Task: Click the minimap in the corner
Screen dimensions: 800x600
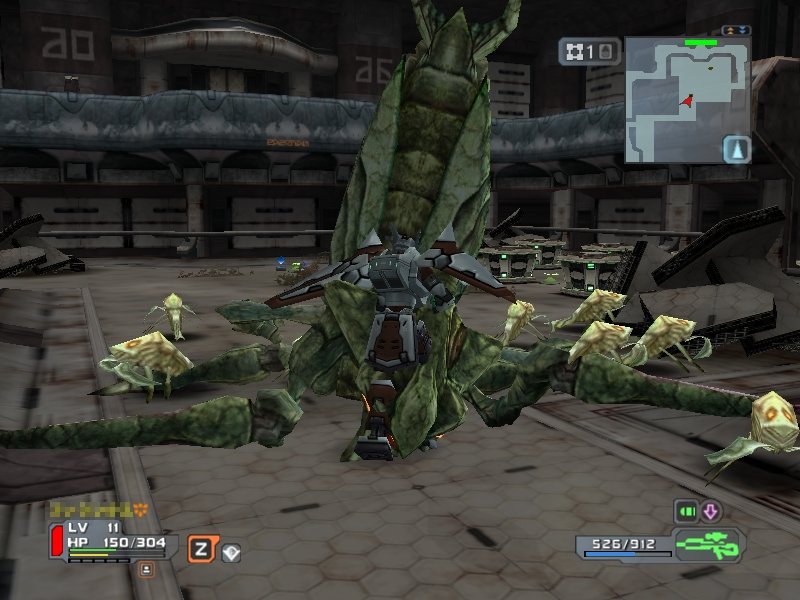Action: 686,100
